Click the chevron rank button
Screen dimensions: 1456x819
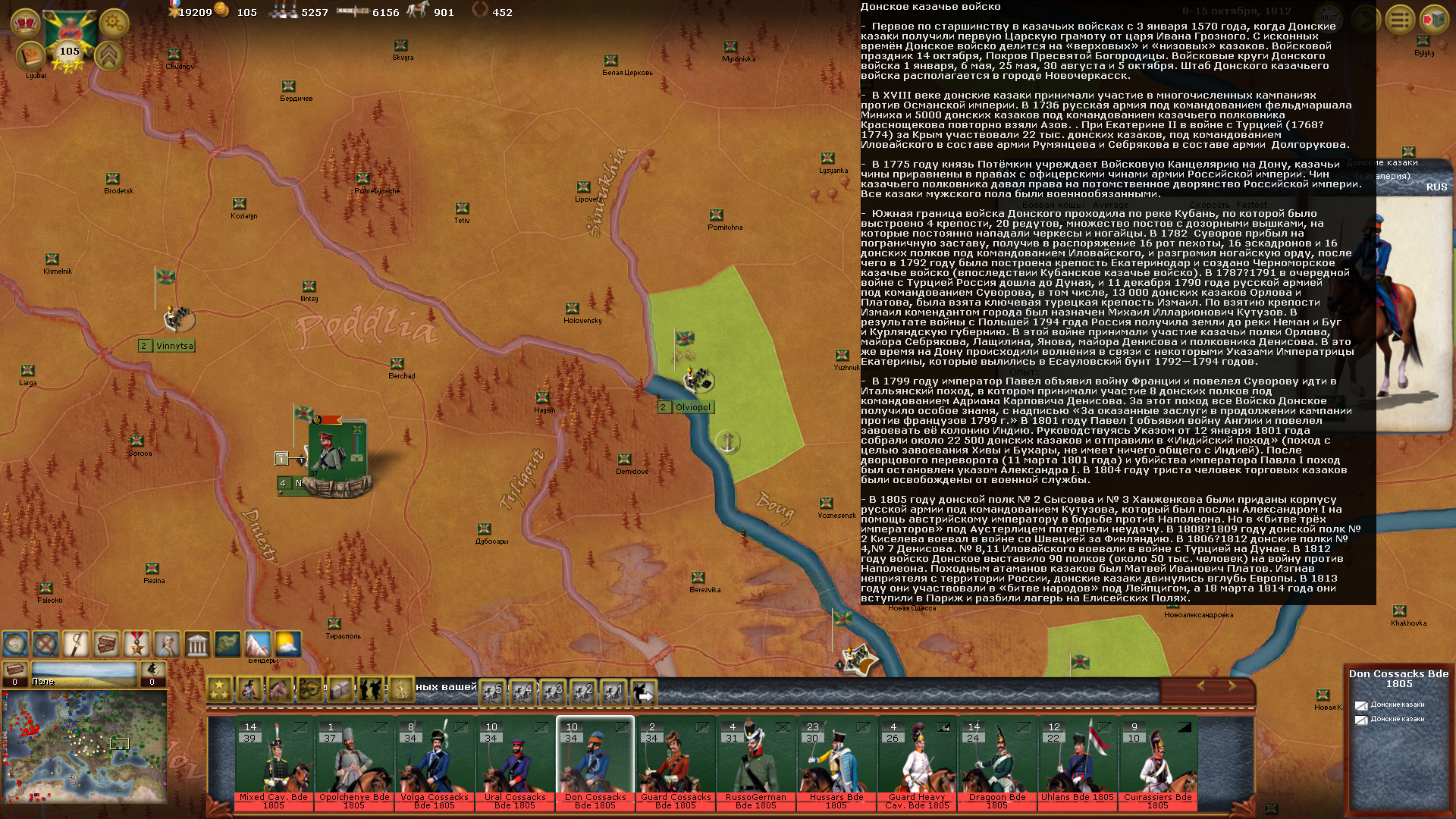click(109, 55)
